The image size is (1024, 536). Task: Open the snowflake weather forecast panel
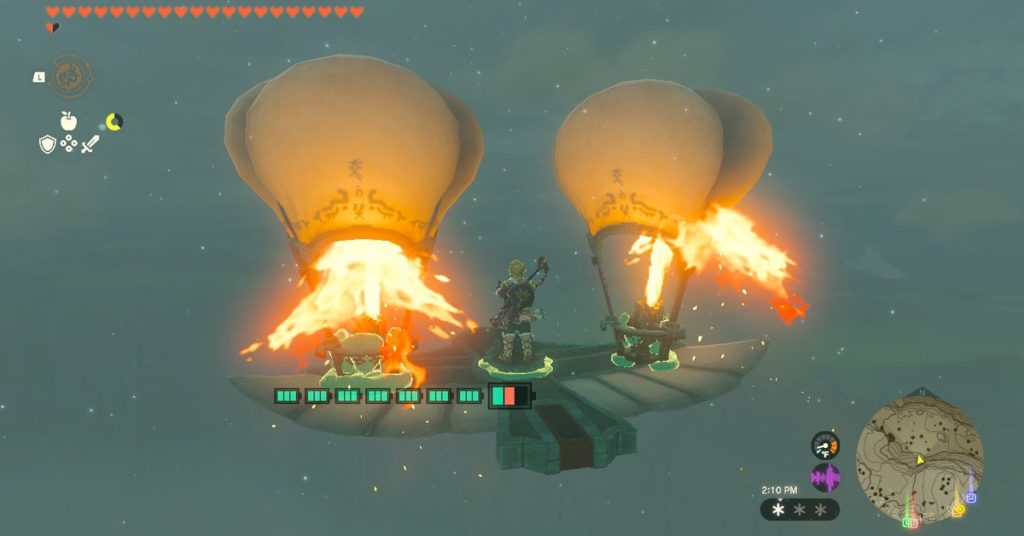[x=800, y=510]
